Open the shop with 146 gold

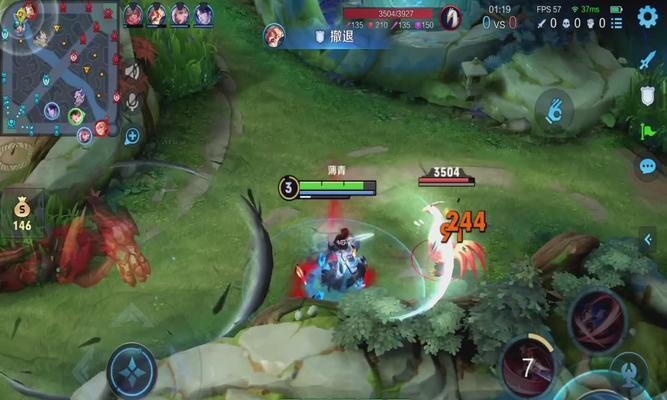pos(22,213)
